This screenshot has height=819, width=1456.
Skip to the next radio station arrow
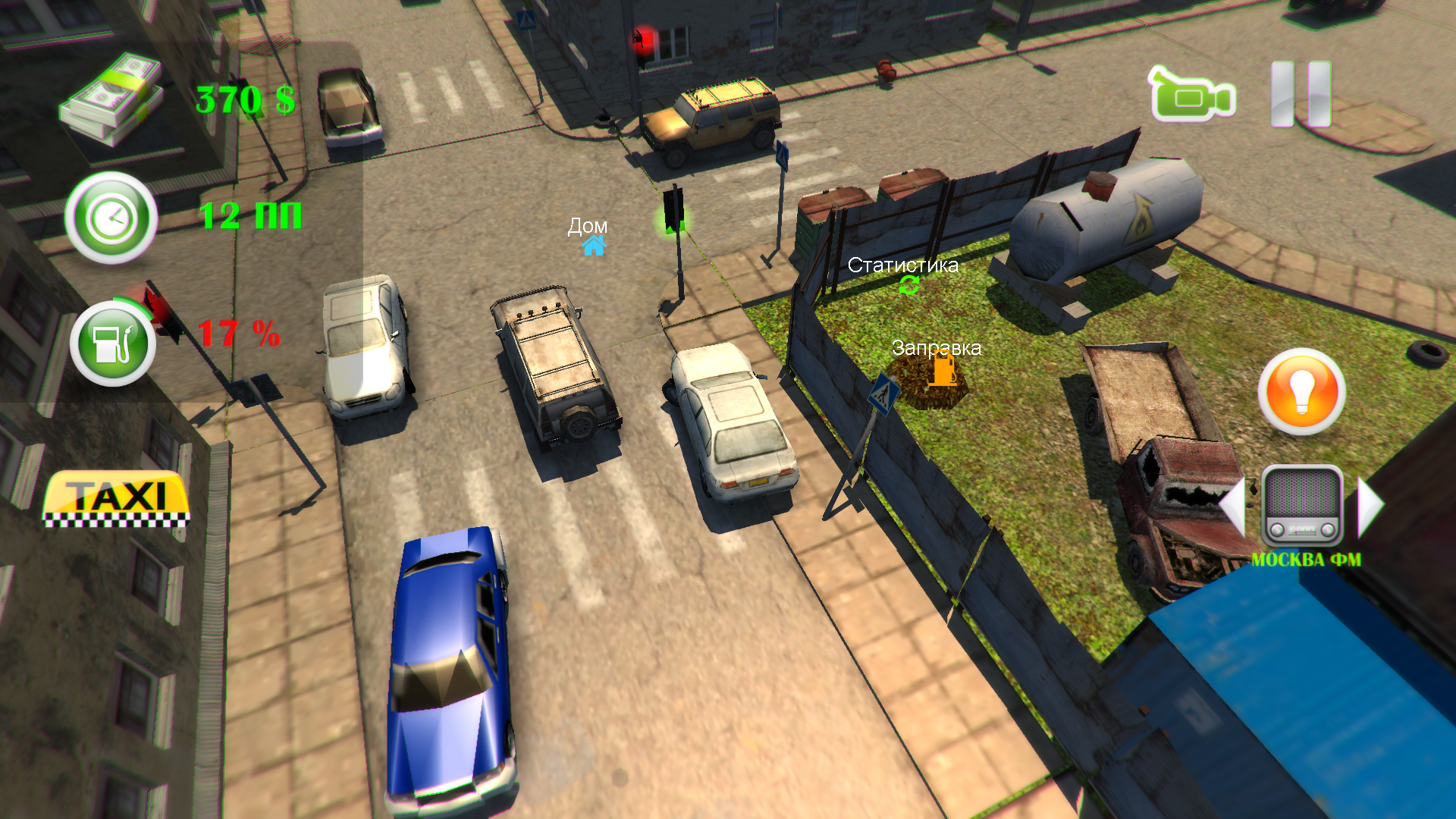tap(1370, 507)
